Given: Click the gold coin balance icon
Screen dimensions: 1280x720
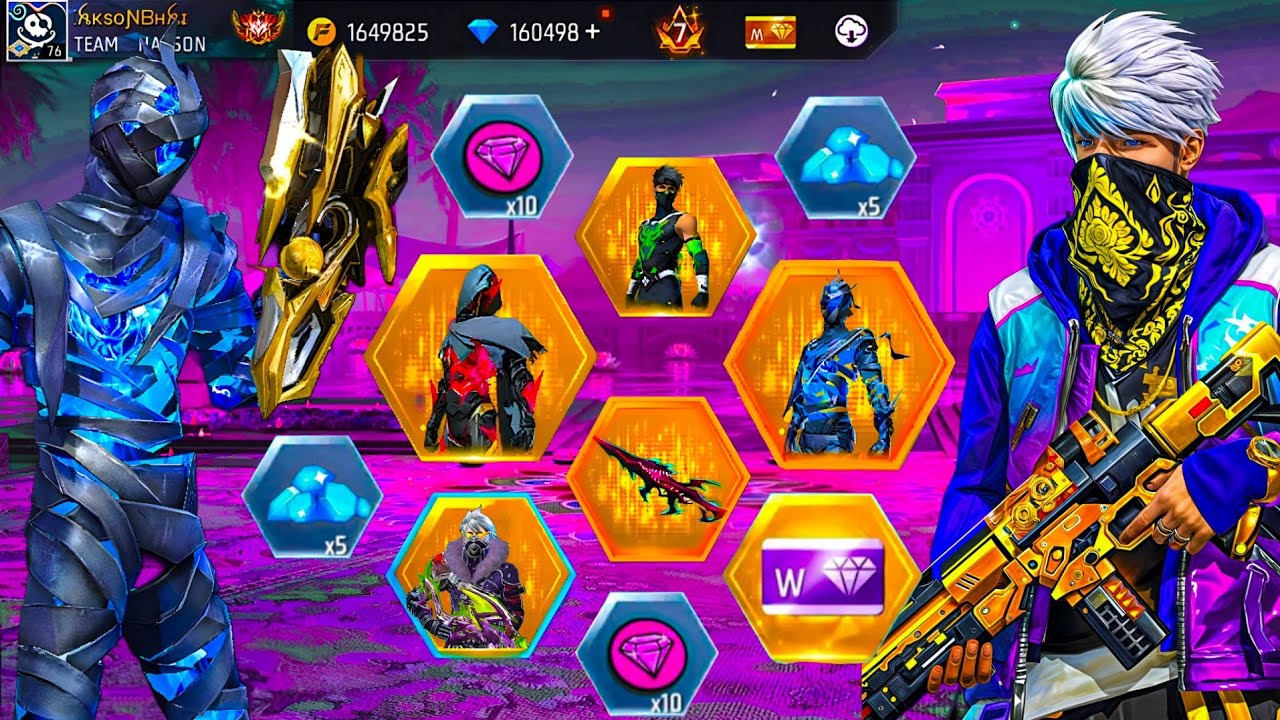Looking at the screenshot, I should tap(321, 32).
